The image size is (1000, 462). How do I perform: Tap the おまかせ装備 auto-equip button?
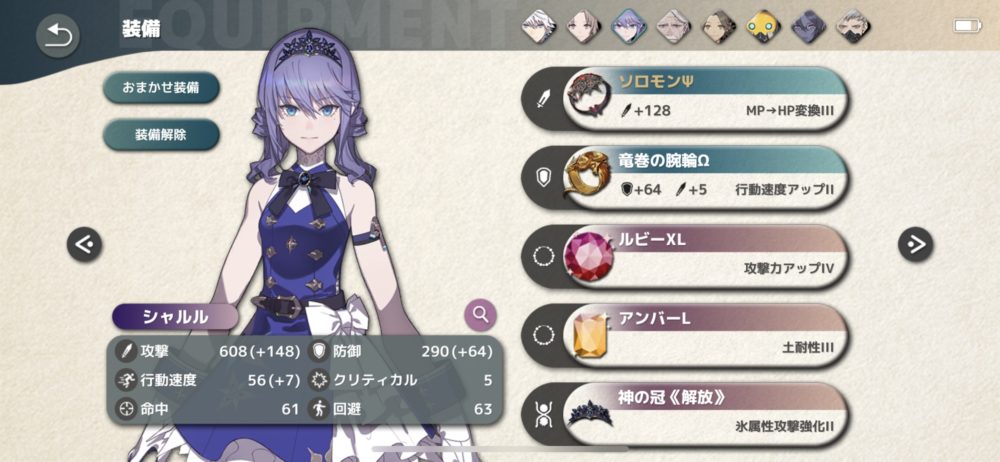[x=161, y=87]
